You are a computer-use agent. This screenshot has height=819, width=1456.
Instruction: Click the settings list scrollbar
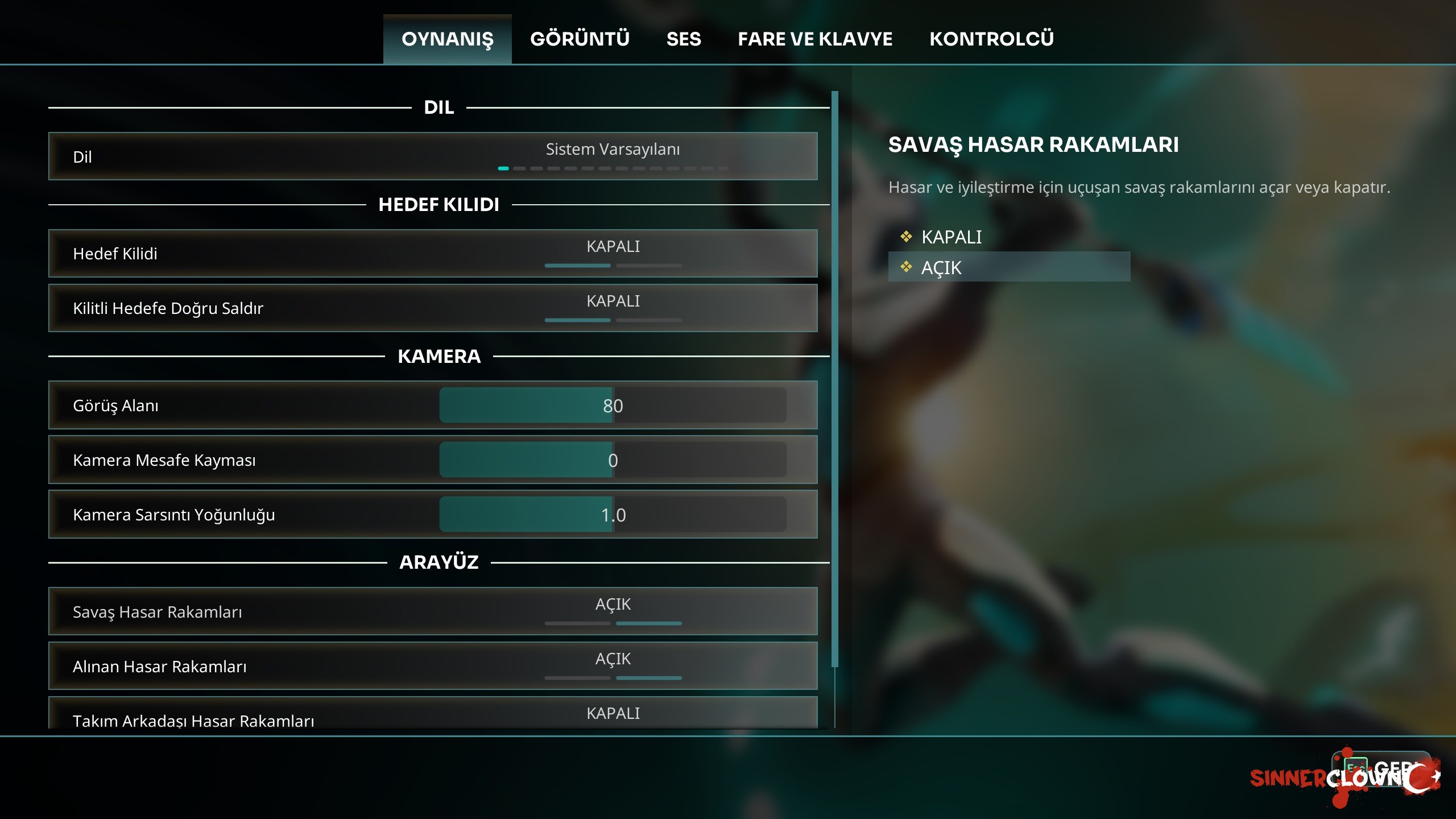(x=834, y=378)
